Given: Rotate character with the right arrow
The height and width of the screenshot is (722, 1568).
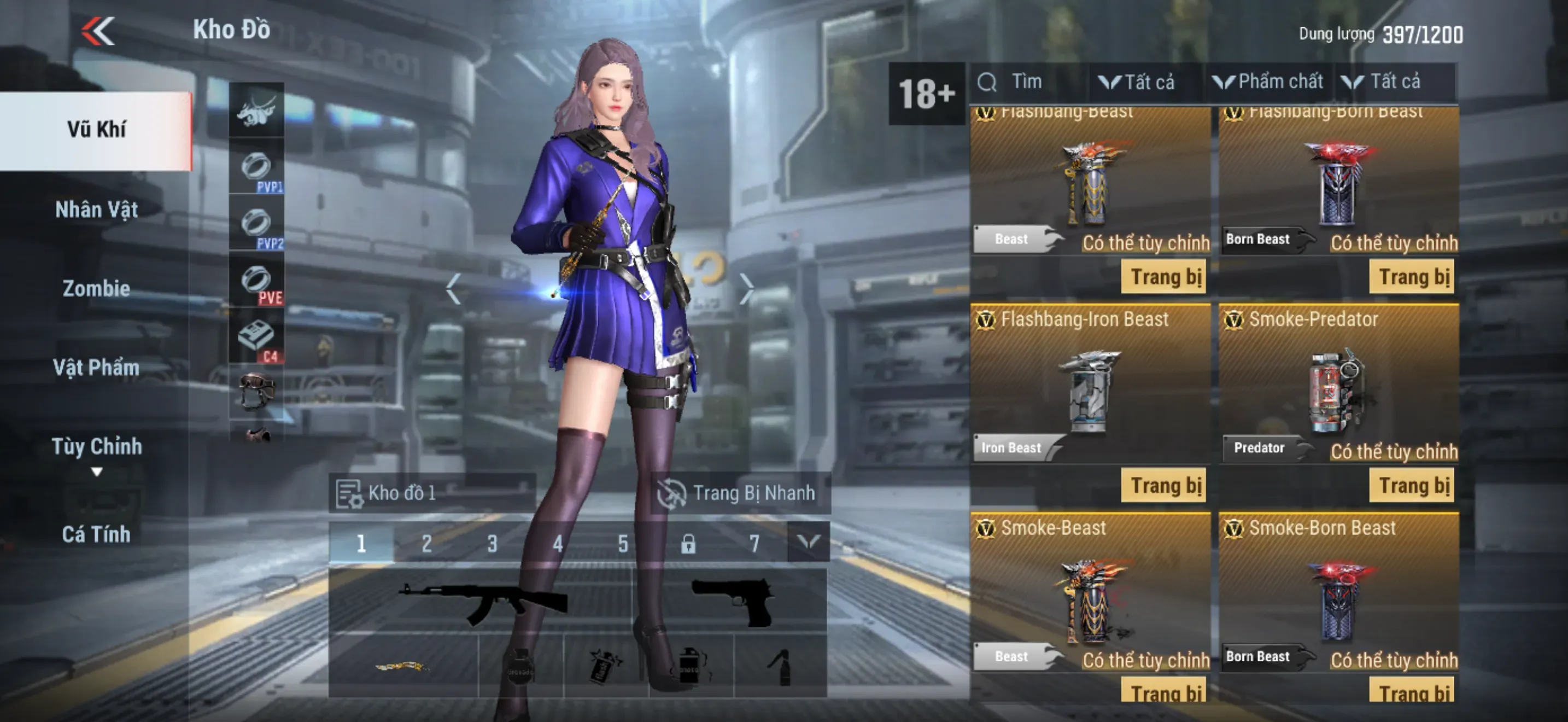Looking at the screenshot, I should pyautogui.click(x=746, y=289).
